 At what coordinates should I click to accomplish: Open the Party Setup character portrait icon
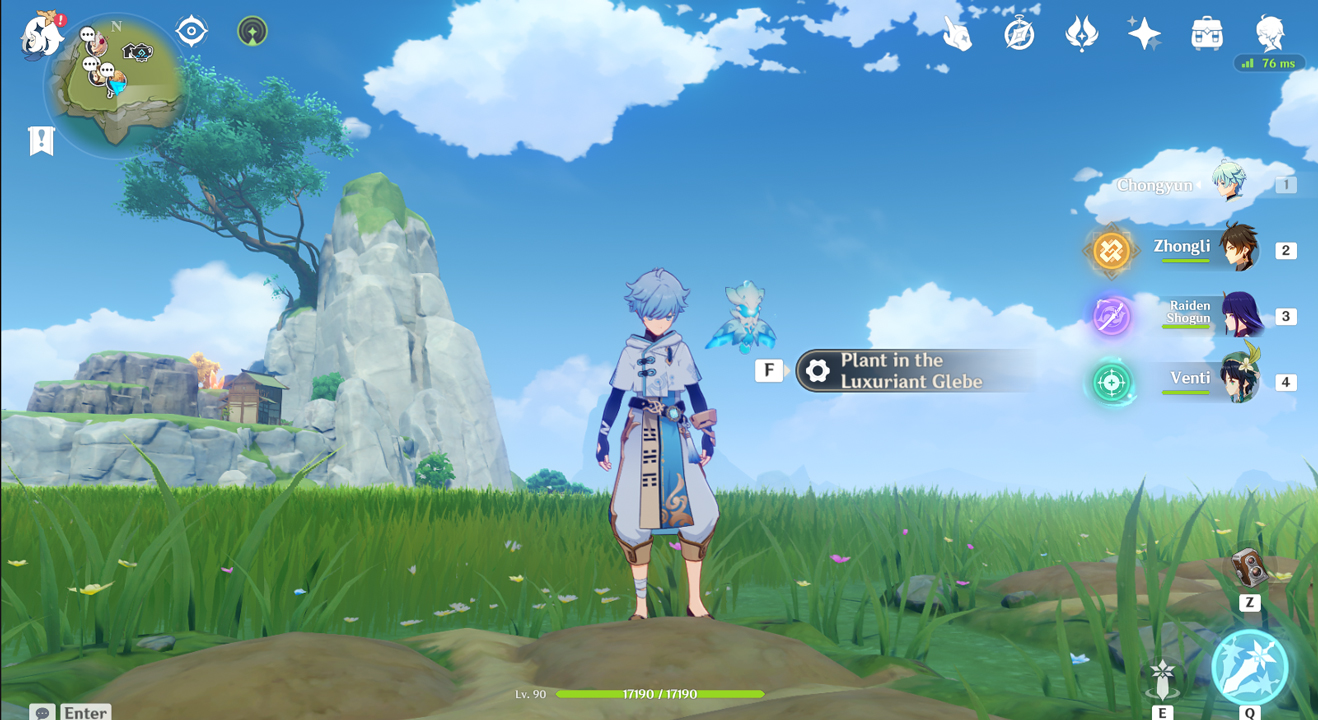tap(1268, 33)
